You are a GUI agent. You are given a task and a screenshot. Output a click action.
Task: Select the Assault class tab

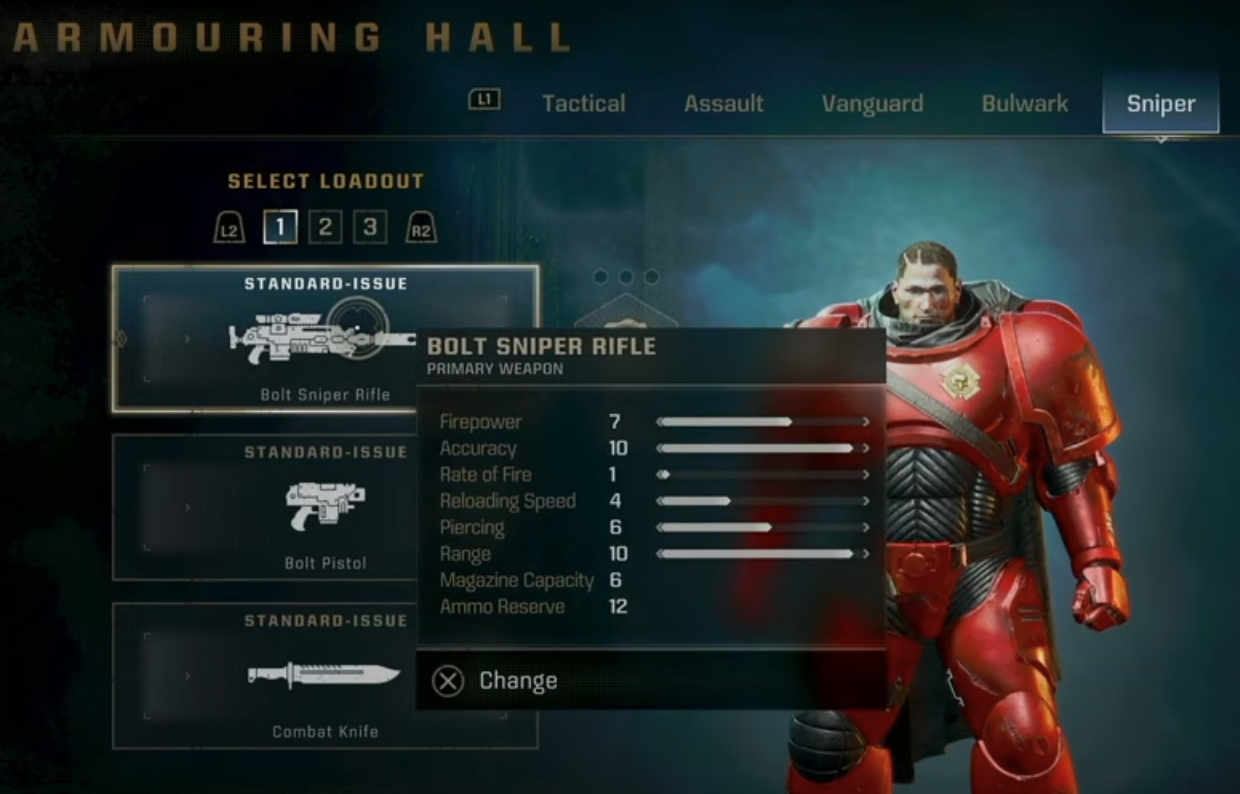723,104
